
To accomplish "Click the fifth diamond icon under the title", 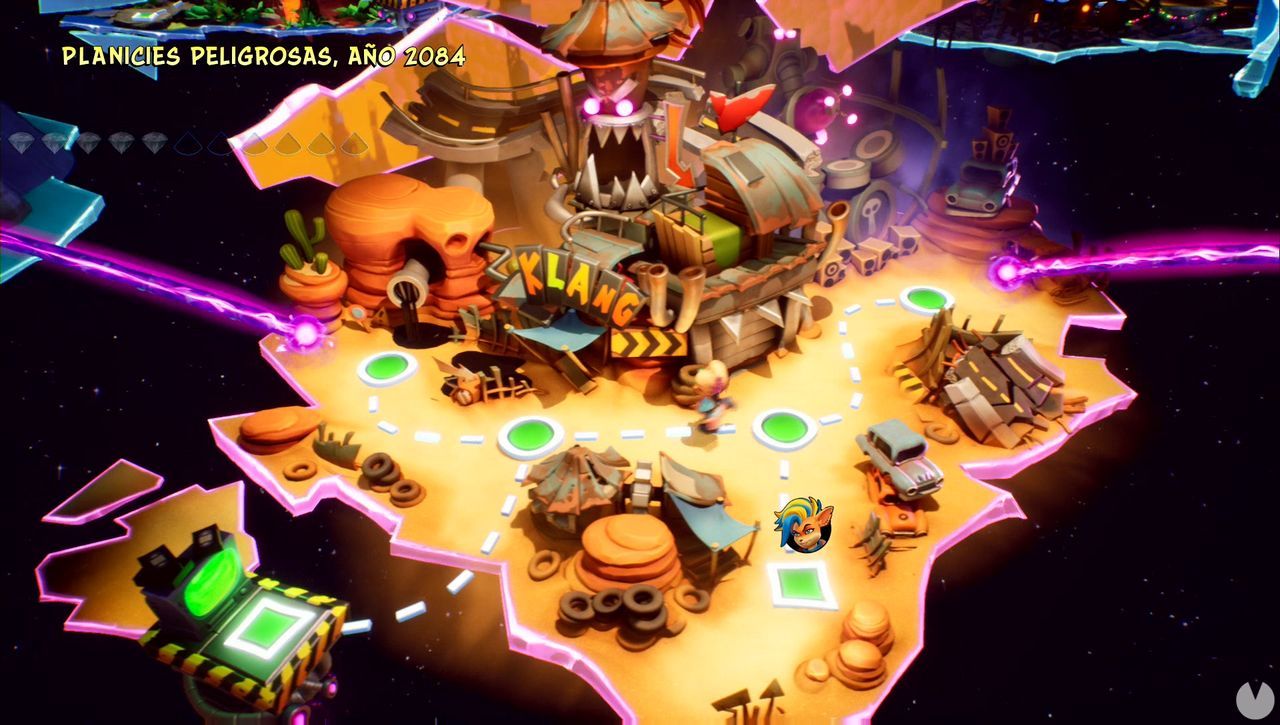I will point(153,142).
